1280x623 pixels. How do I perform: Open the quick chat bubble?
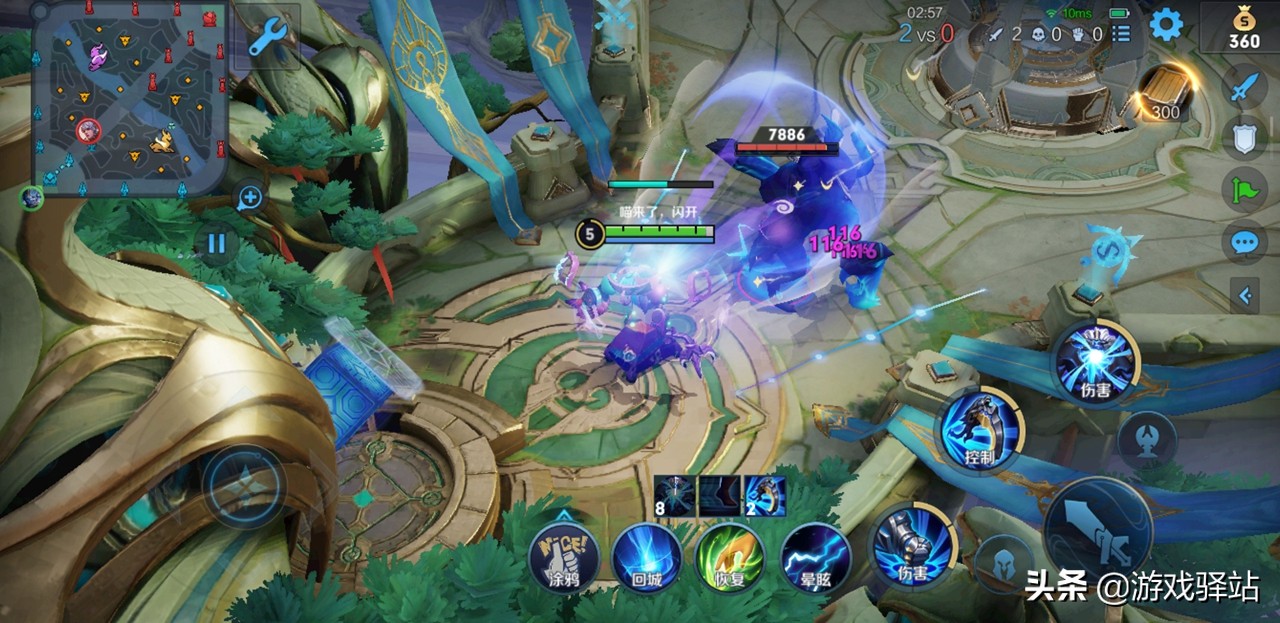(1243, 241)
